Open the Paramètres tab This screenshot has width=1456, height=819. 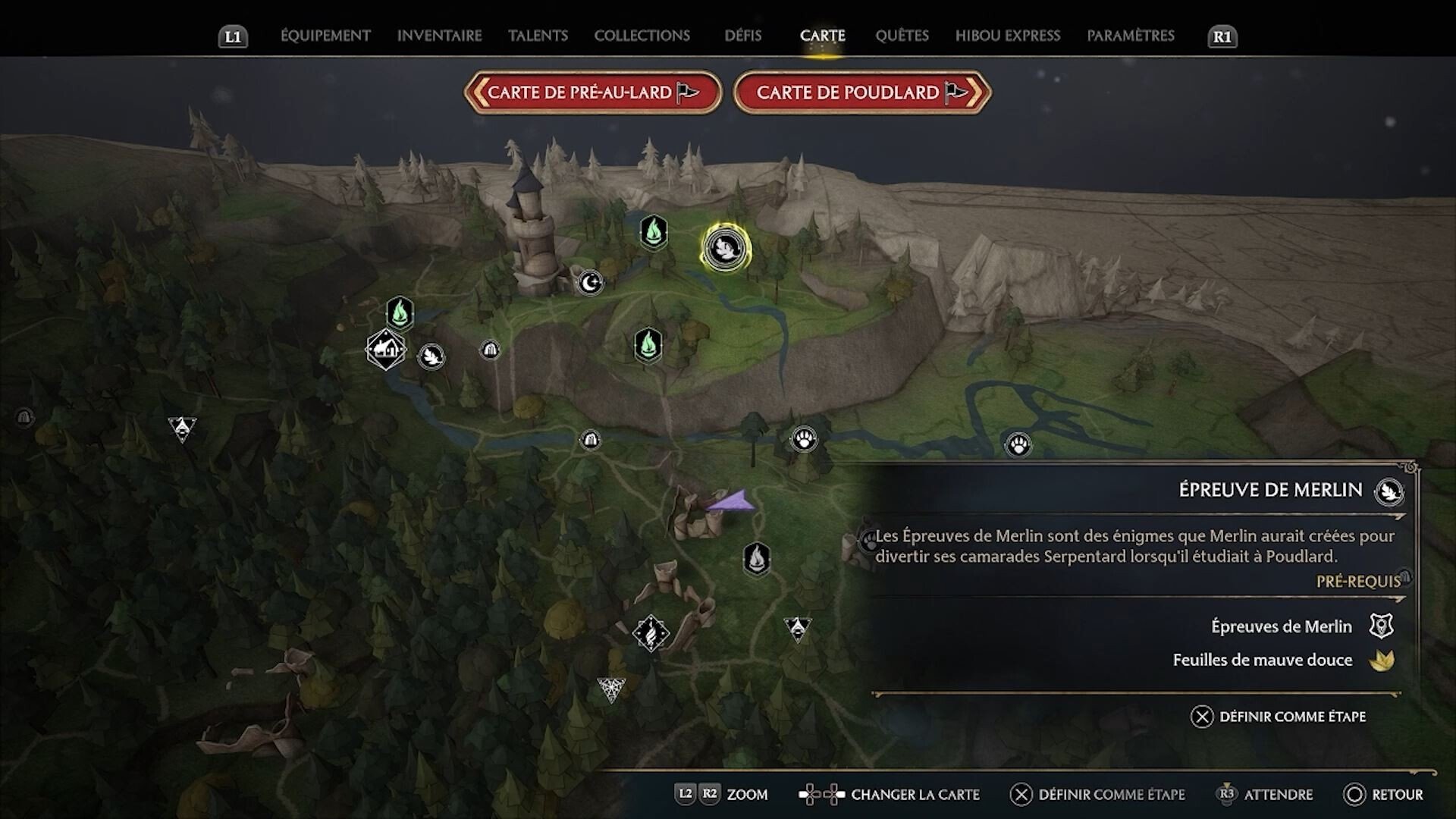click(1130, 36)
